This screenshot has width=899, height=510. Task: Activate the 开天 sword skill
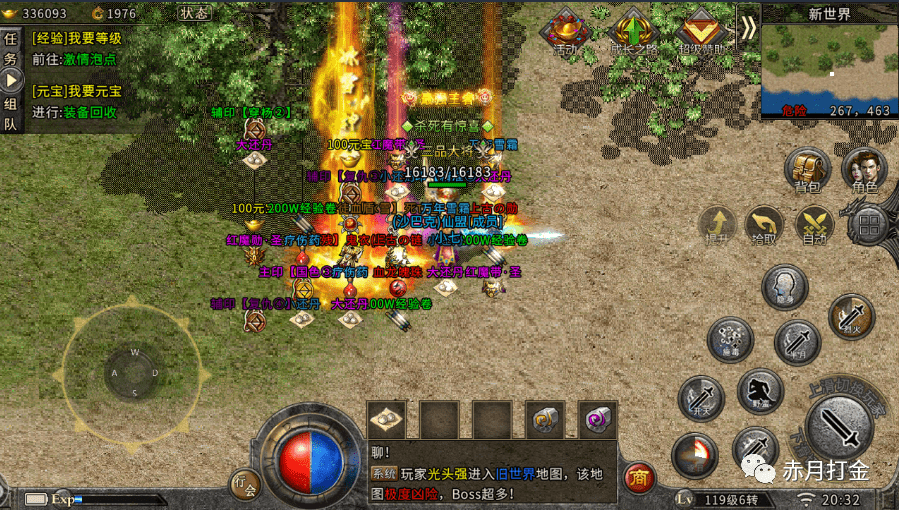click(699, 397)
